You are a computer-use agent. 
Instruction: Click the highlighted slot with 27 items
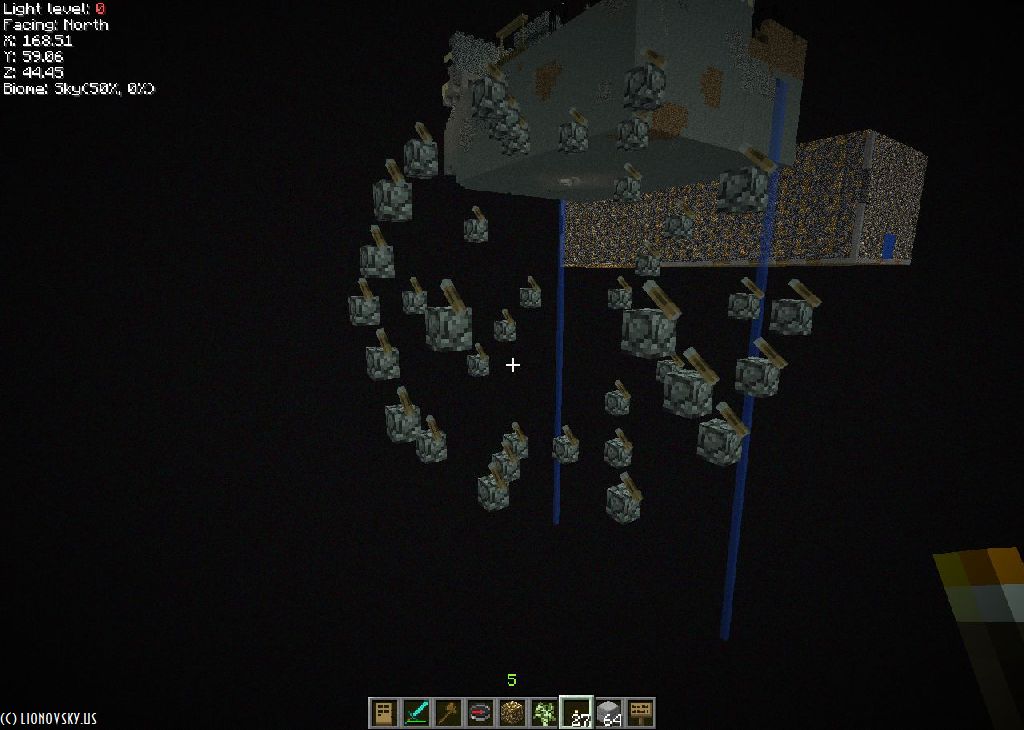(576, 712)
